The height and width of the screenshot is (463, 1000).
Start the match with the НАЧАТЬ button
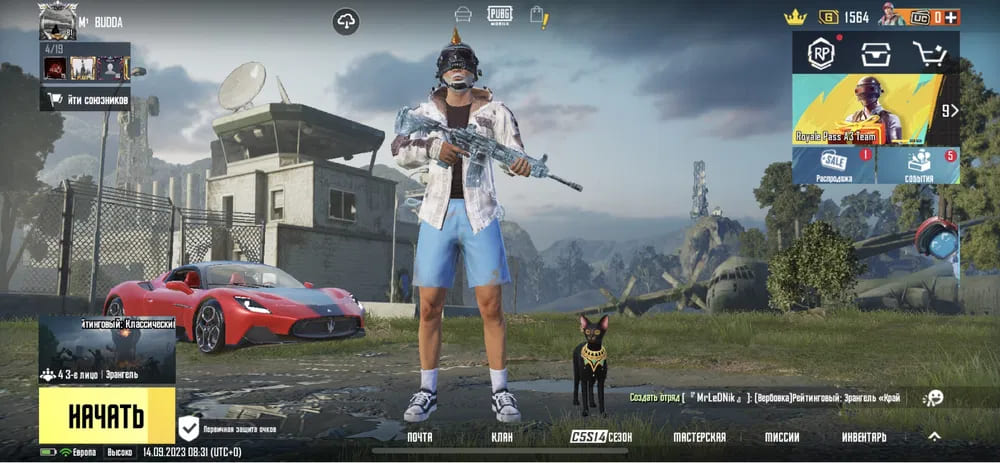106,416
